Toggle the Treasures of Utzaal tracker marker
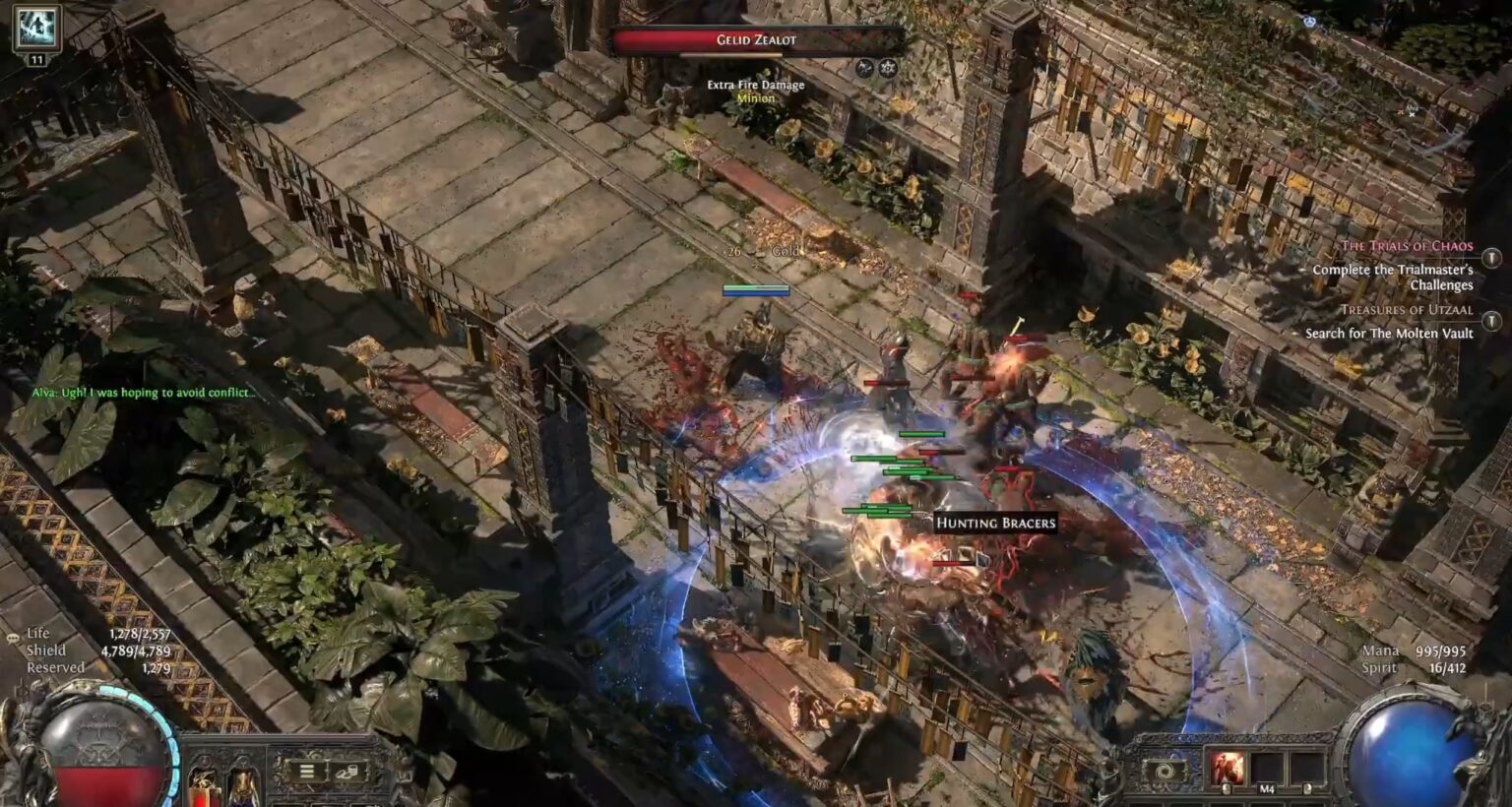This screenshot has width=1512, height=807. coord(1492,321)
